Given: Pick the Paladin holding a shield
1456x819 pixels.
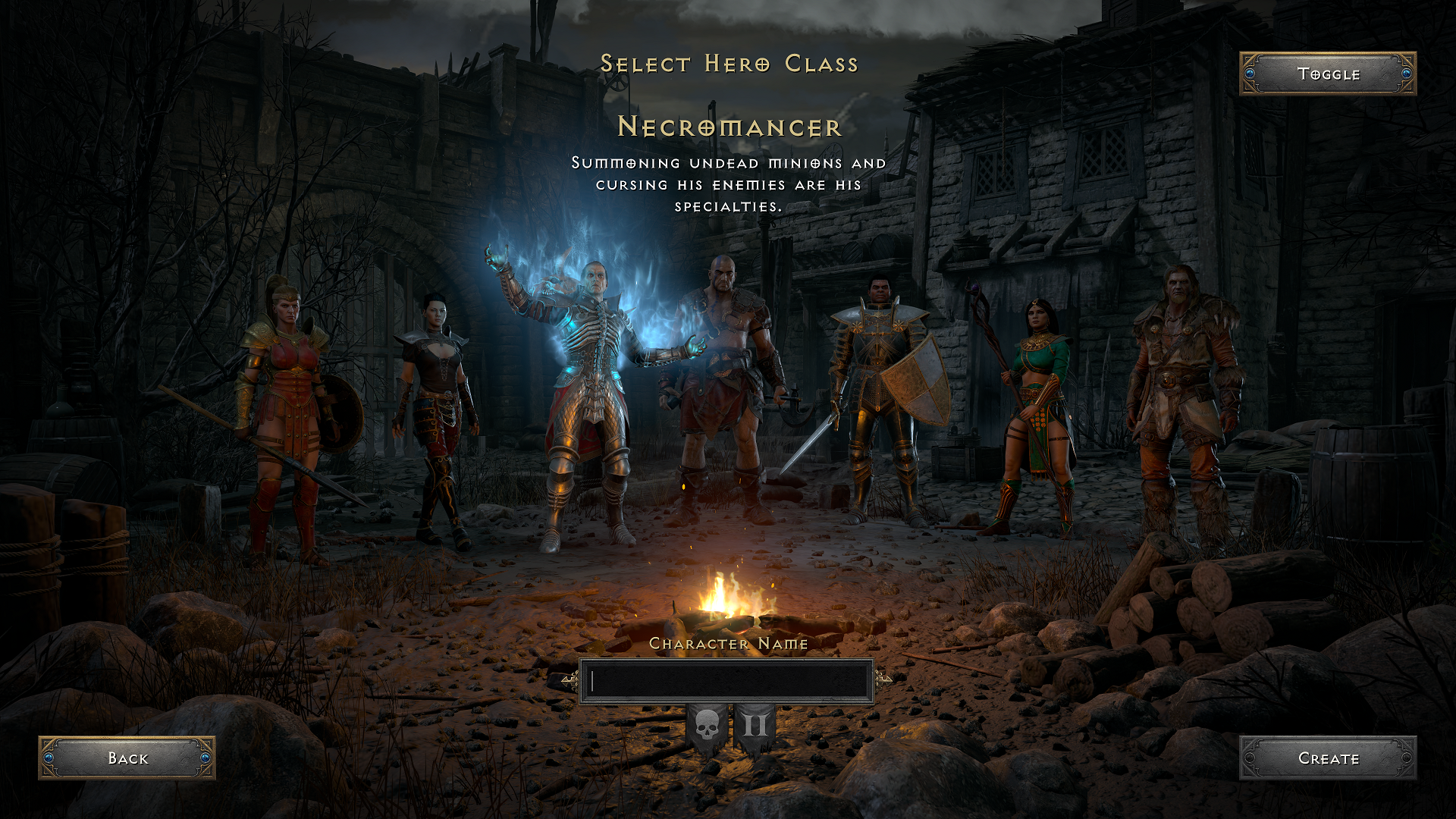Looking at the screenshot, I should (x=880, y=394).
